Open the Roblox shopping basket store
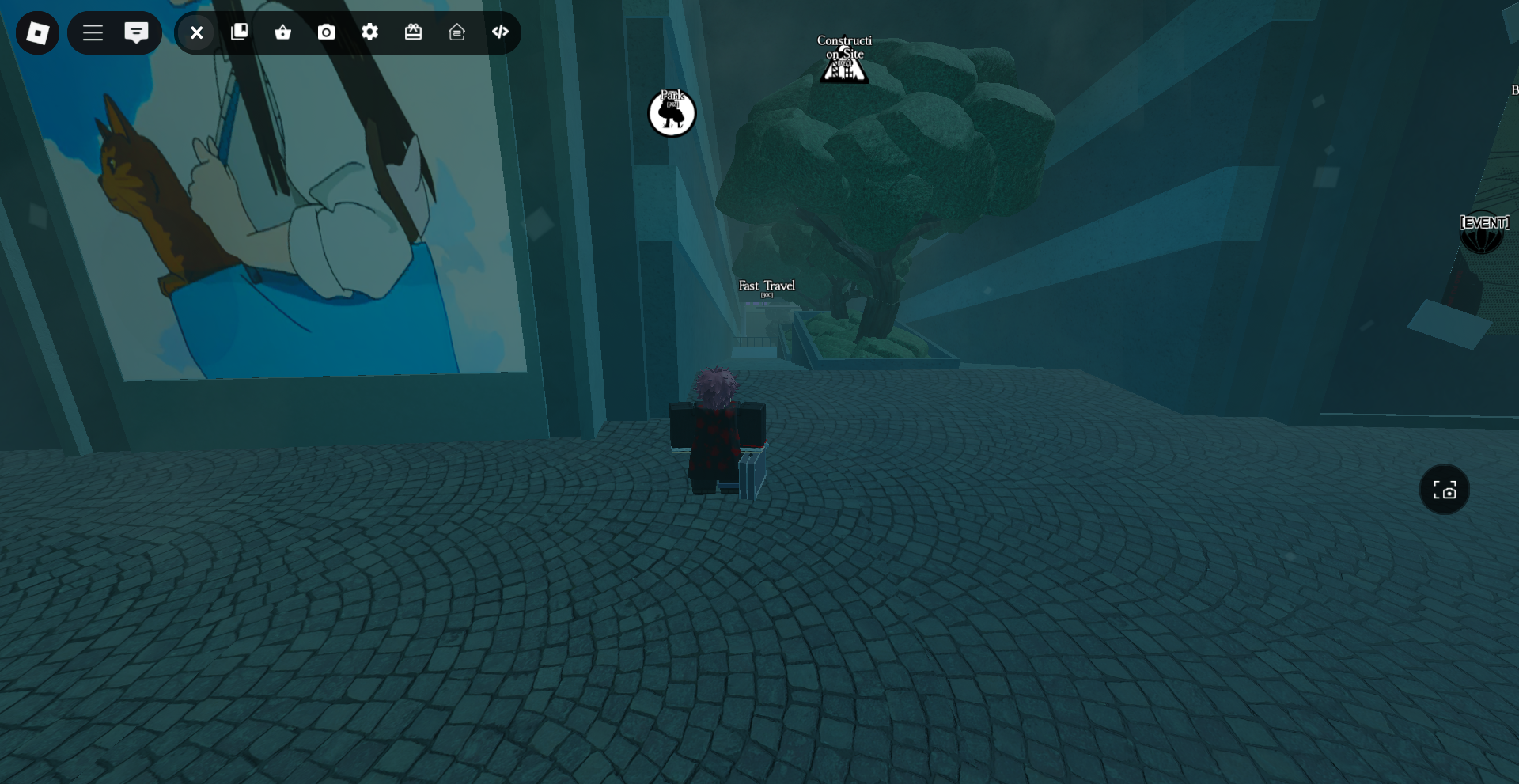1519x784 pixels. tap(282, 32)
